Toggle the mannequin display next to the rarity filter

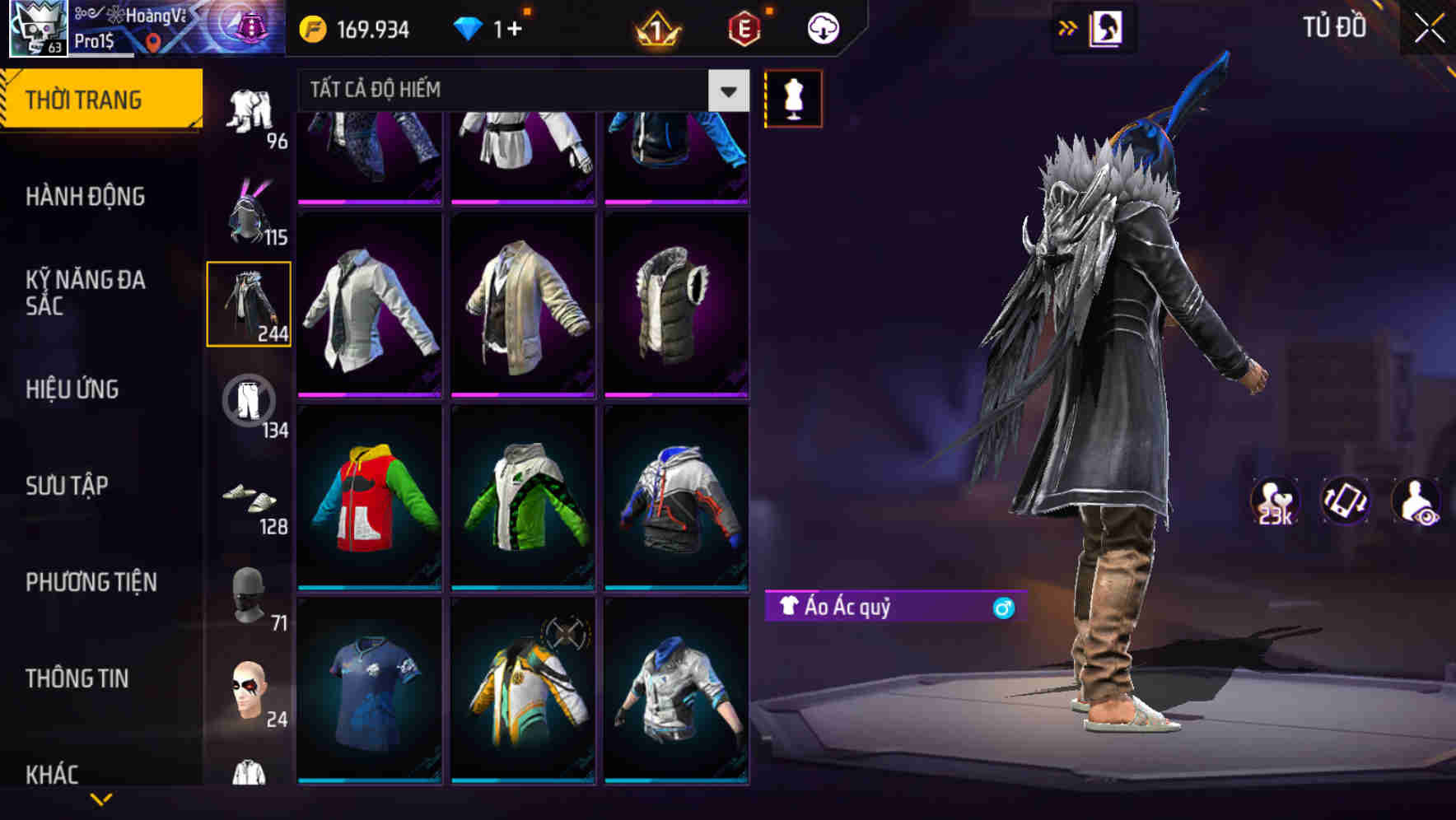point(794,98)
